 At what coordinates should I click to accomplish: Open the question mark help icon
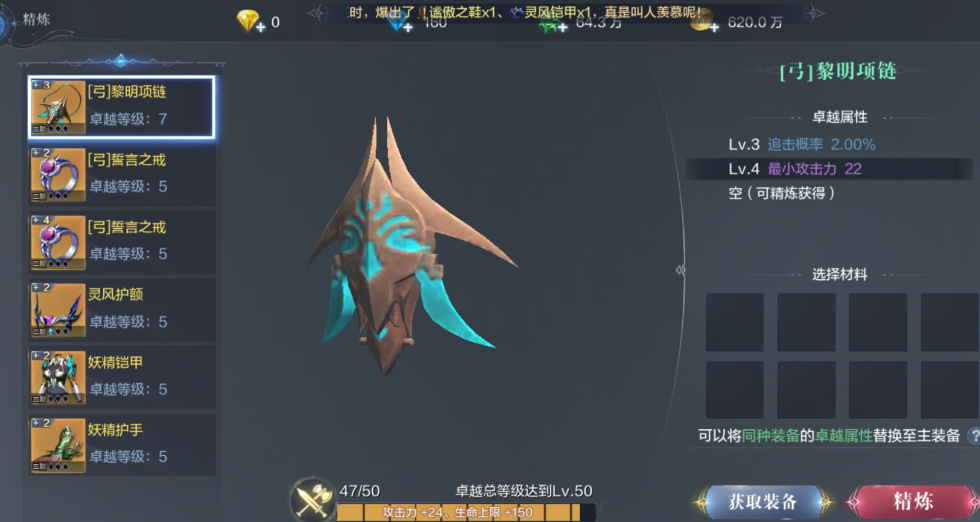coord(973,436)
